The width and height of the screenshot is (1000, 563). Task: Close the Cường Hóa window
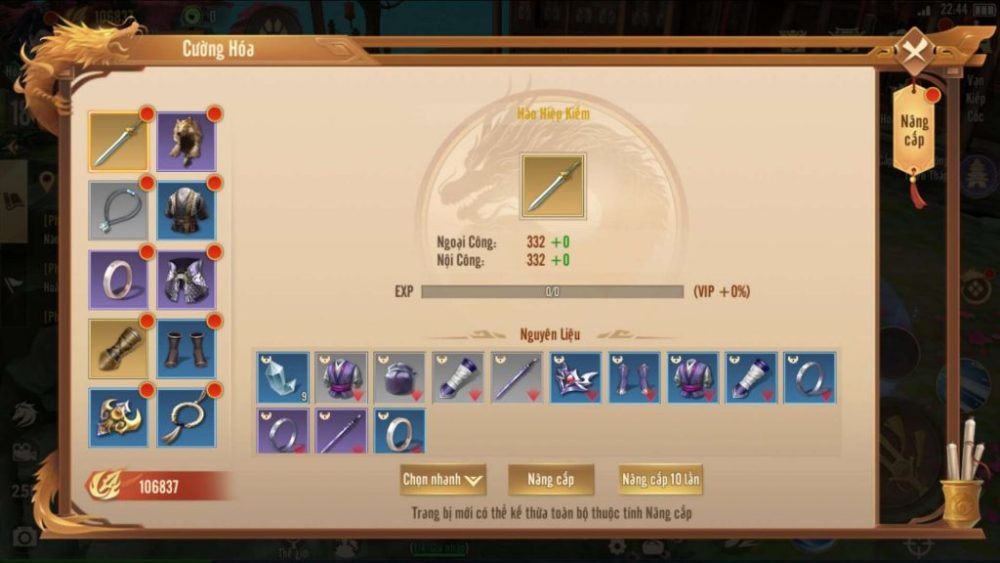(914, 49)
